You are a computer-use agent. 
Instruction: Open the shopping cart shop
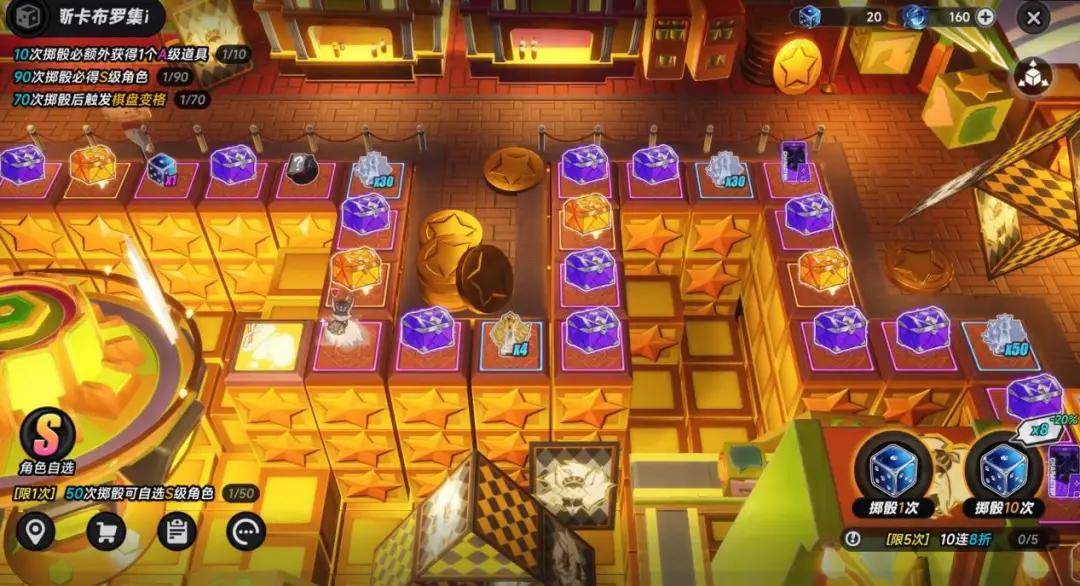pos(105,531)
